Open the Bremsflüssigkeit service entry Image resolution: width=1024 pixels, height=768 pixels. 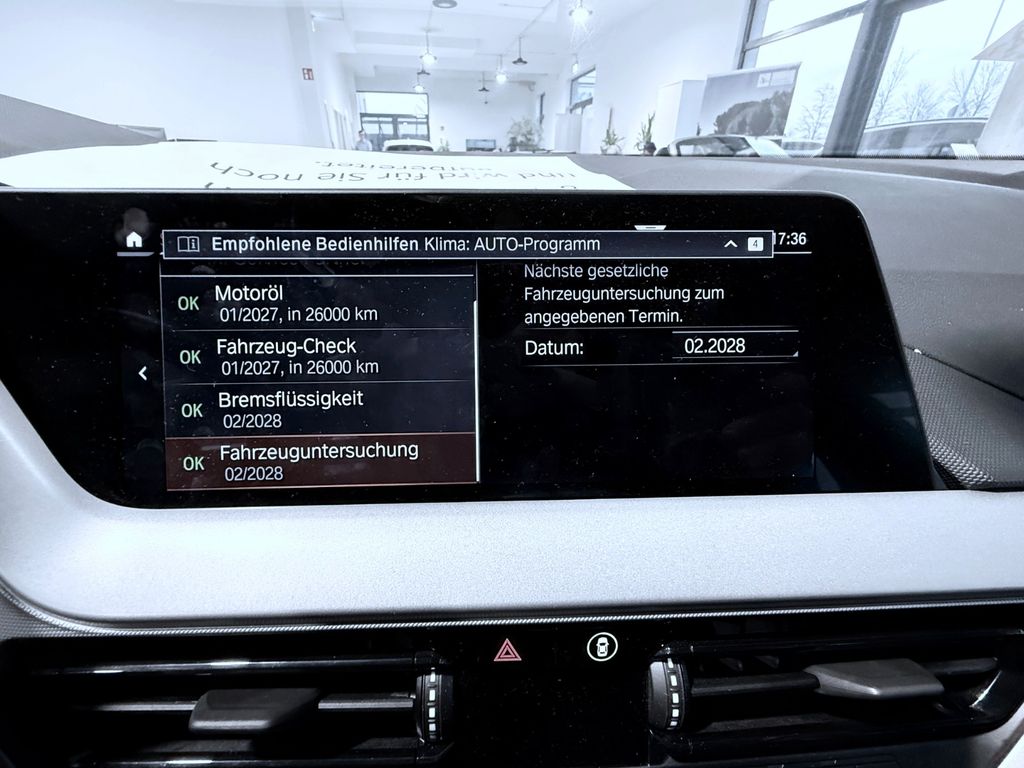click(318, 408)
